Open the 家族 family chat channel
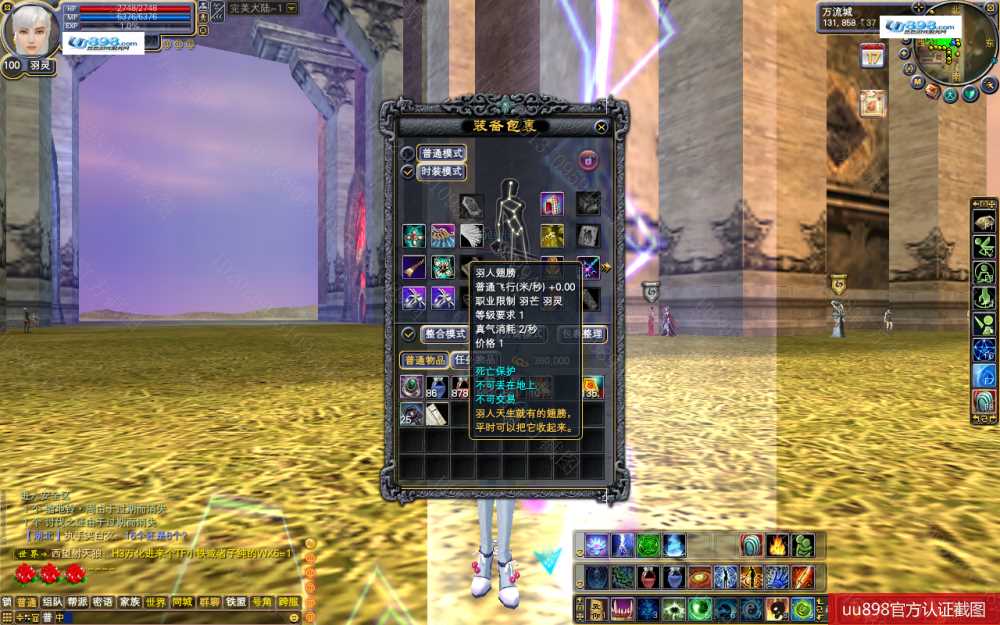 pyautogui.click(x=130, y=603)
